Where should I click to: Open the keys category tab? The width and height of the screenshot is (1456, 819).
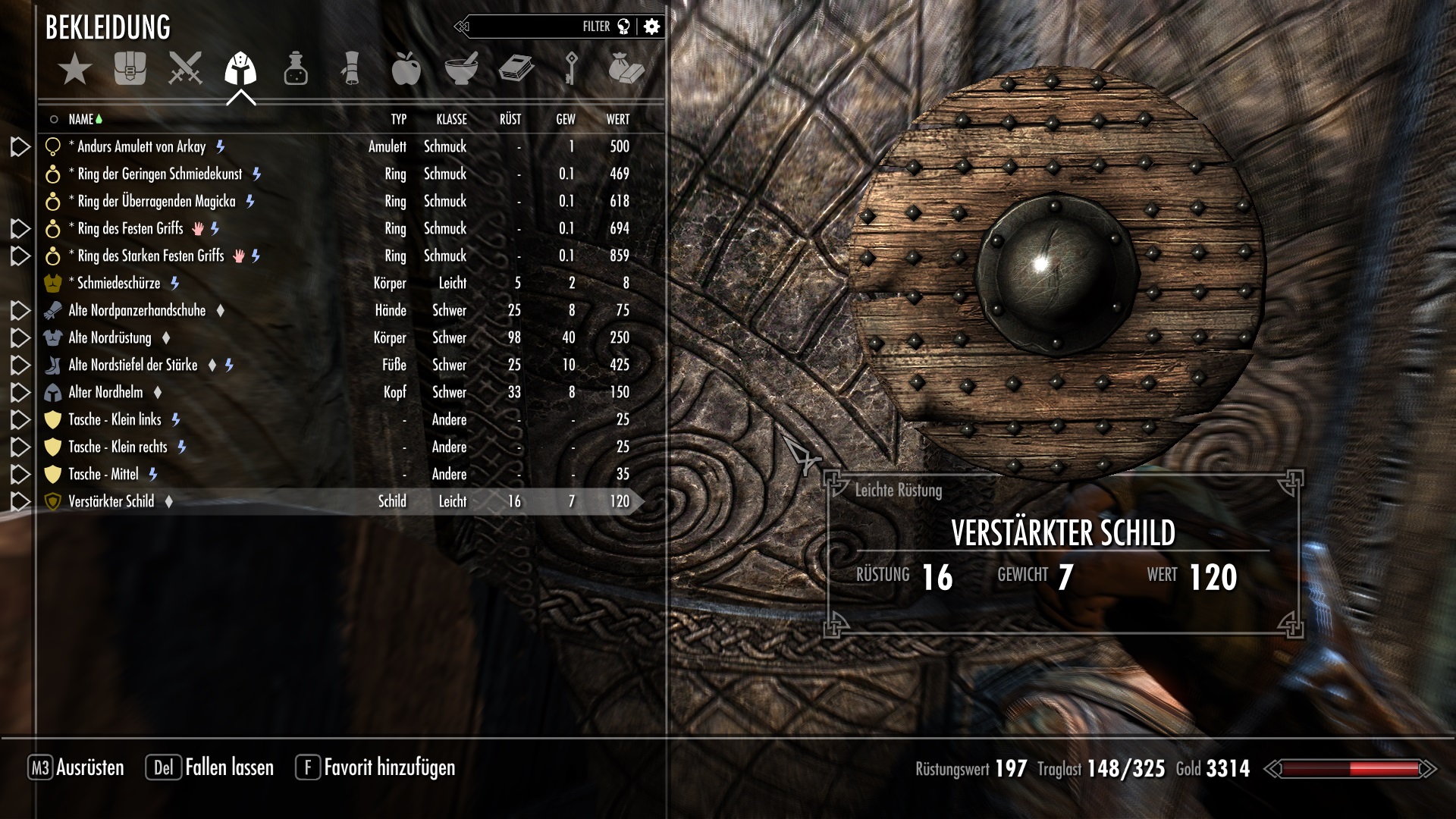571,69
